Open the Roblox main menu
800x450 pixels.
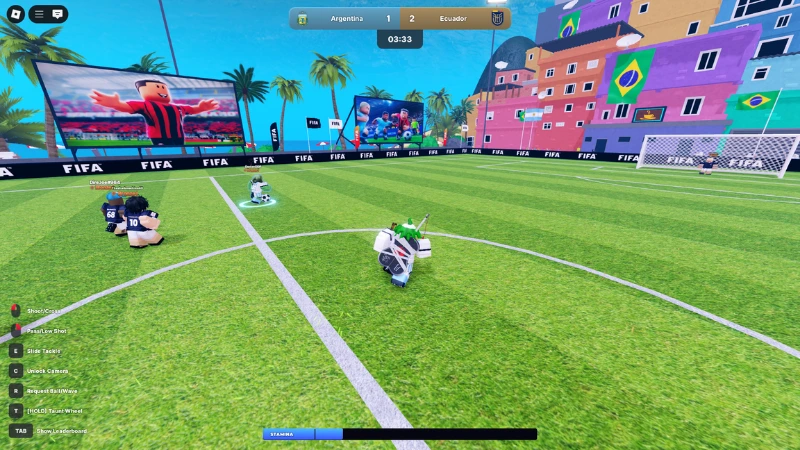[x=15, y=14]
